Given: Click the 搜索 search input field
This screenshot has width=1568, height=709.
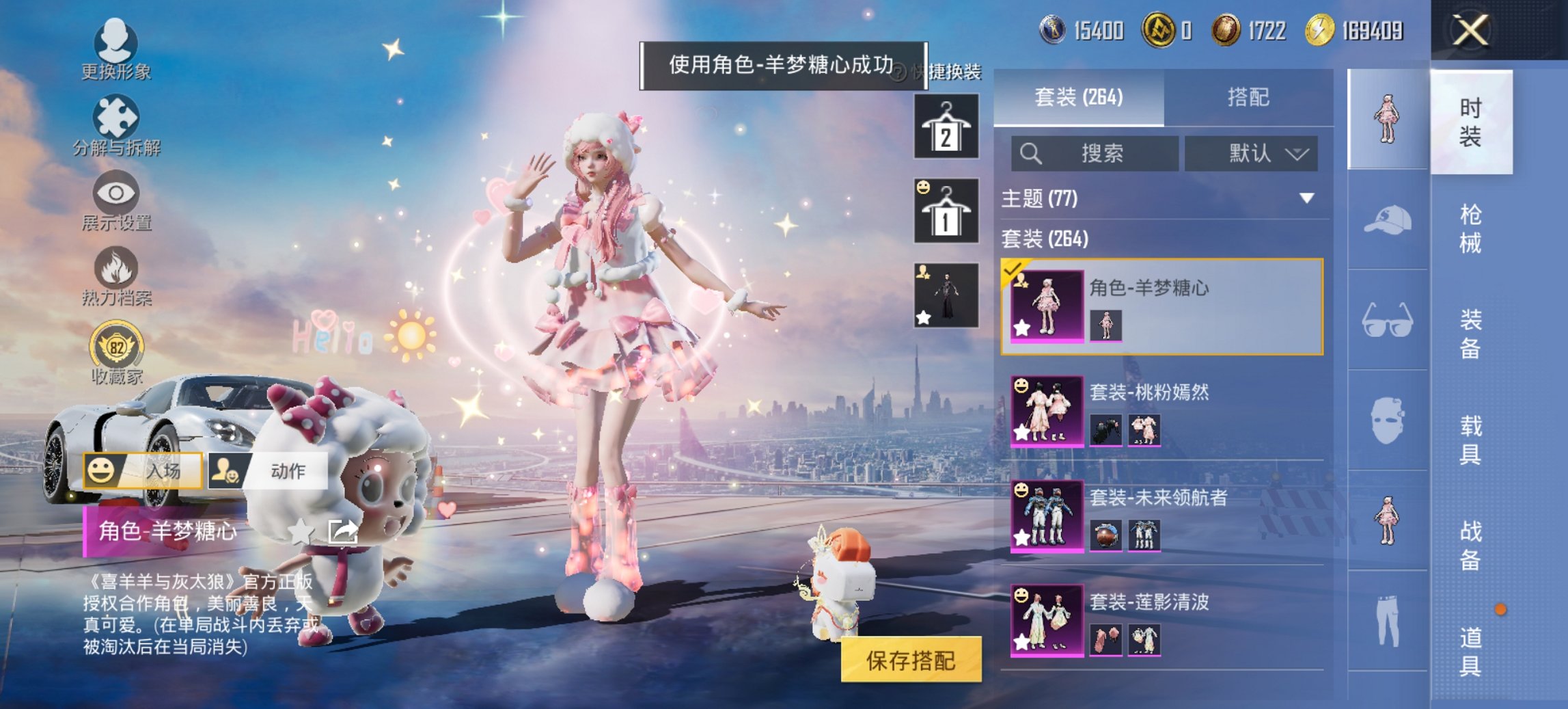Looking at the screenshot, I should 1093,153.
